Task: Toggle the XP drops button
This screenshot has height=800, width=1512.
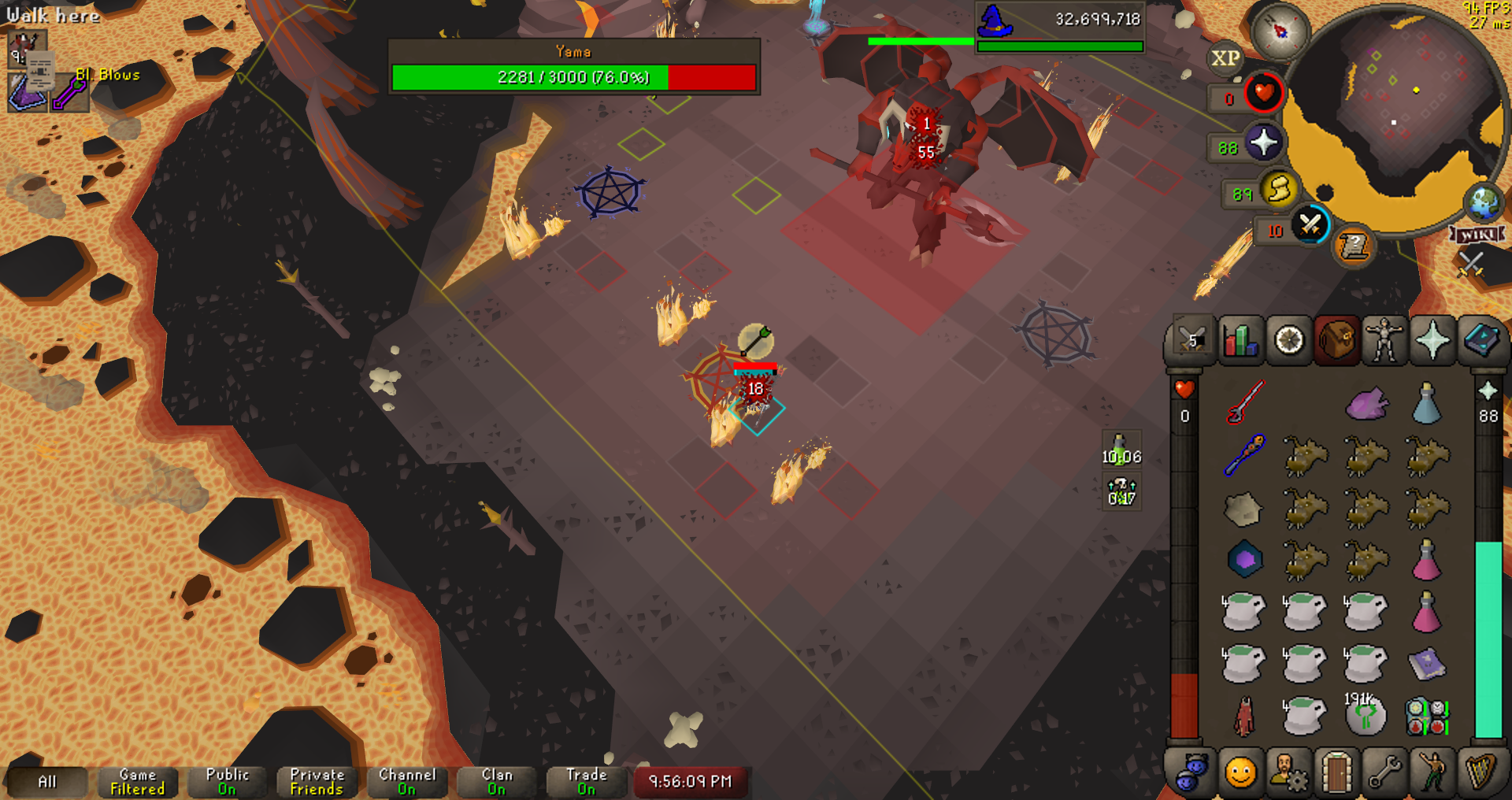Action: [1225, 58]
